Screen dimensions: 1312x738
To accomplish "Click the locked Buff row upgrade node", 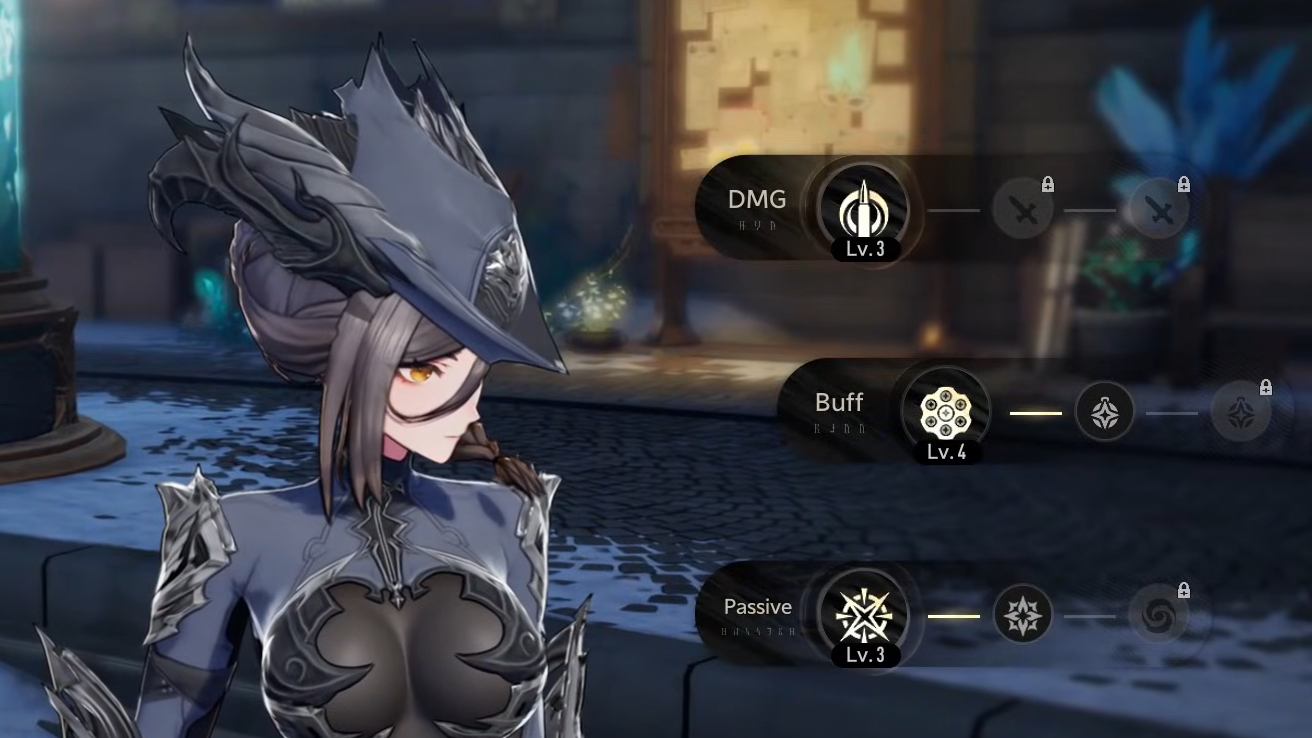I will coord(1240,412).
